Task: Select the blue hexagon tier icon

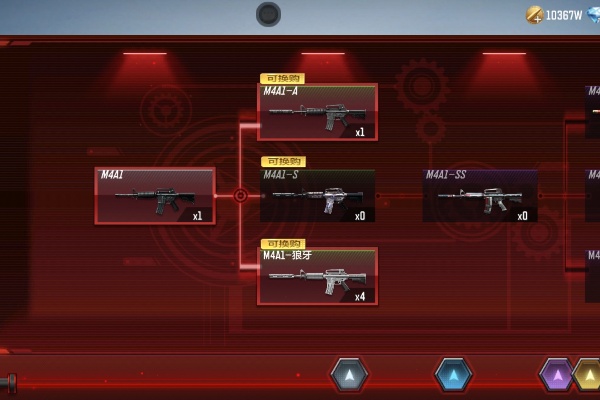Action: point(453,375)
